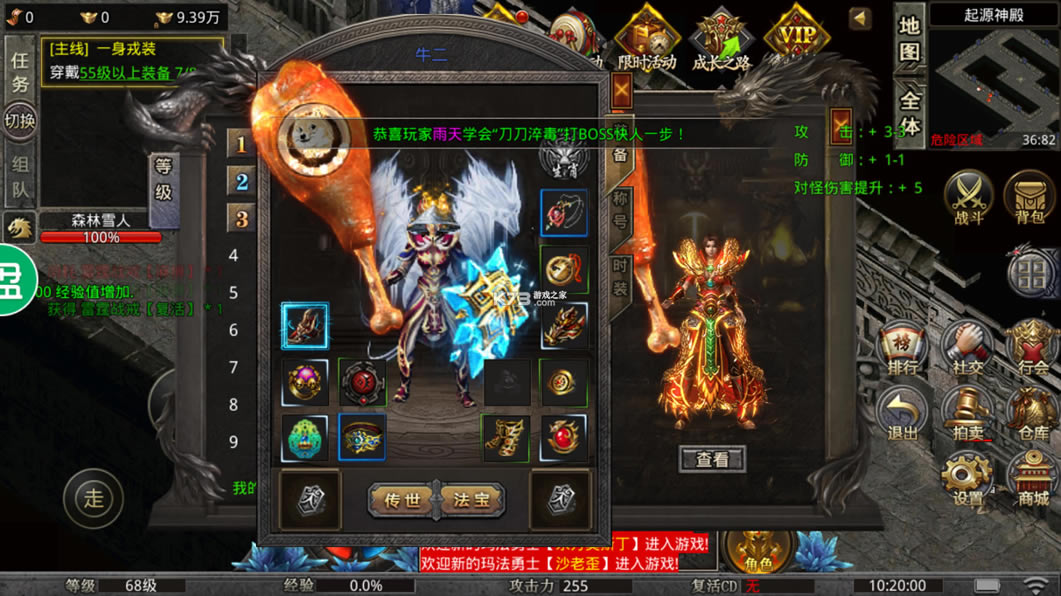This screenshot has height=596, width=1061.
Task: Open 限时活动 limited-time events
Action: tap(646, 40)
